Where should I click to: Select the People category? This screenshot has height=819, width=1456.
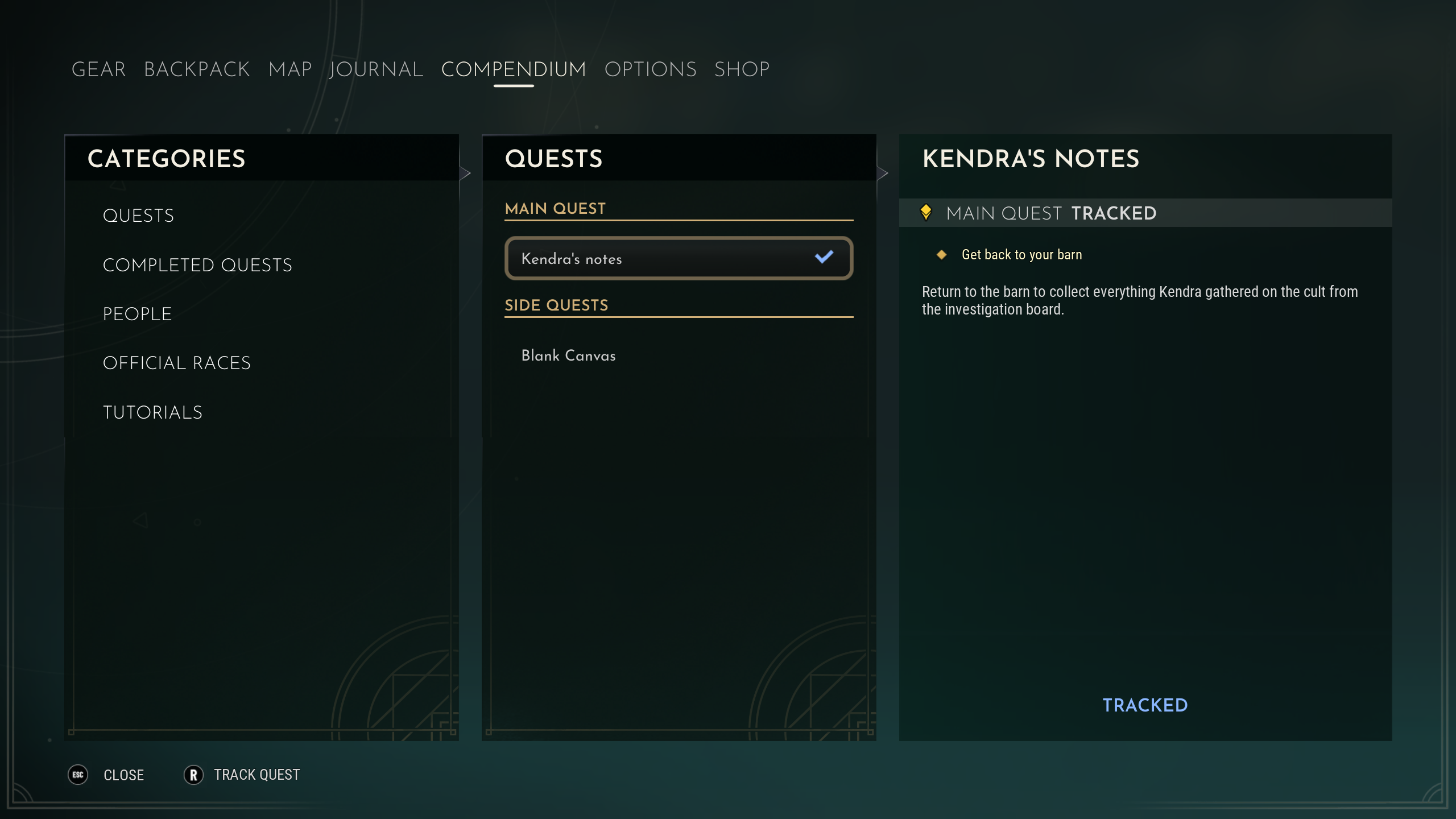pos(137,314)
